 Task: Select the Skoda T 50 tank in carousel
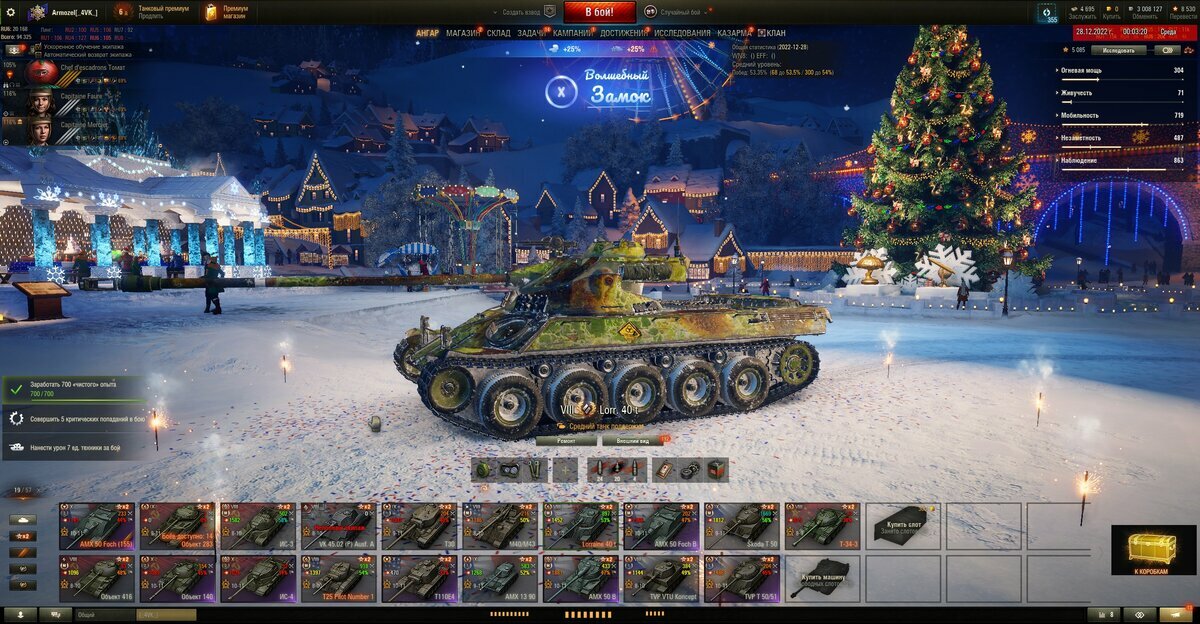click(x=742, y=526)
